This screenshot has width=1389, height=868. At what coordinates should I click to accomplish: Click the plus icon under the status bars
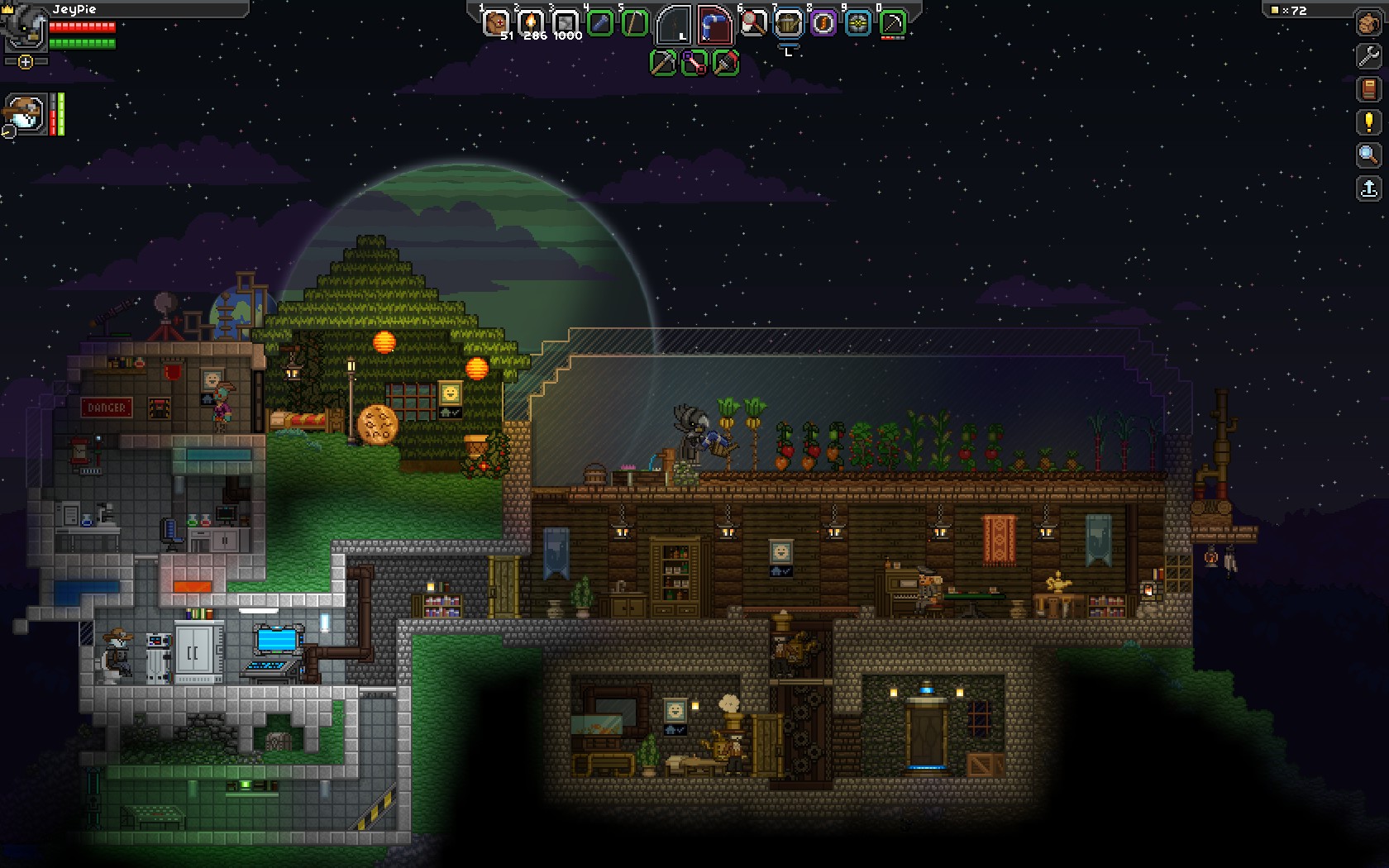click(26, 61)
